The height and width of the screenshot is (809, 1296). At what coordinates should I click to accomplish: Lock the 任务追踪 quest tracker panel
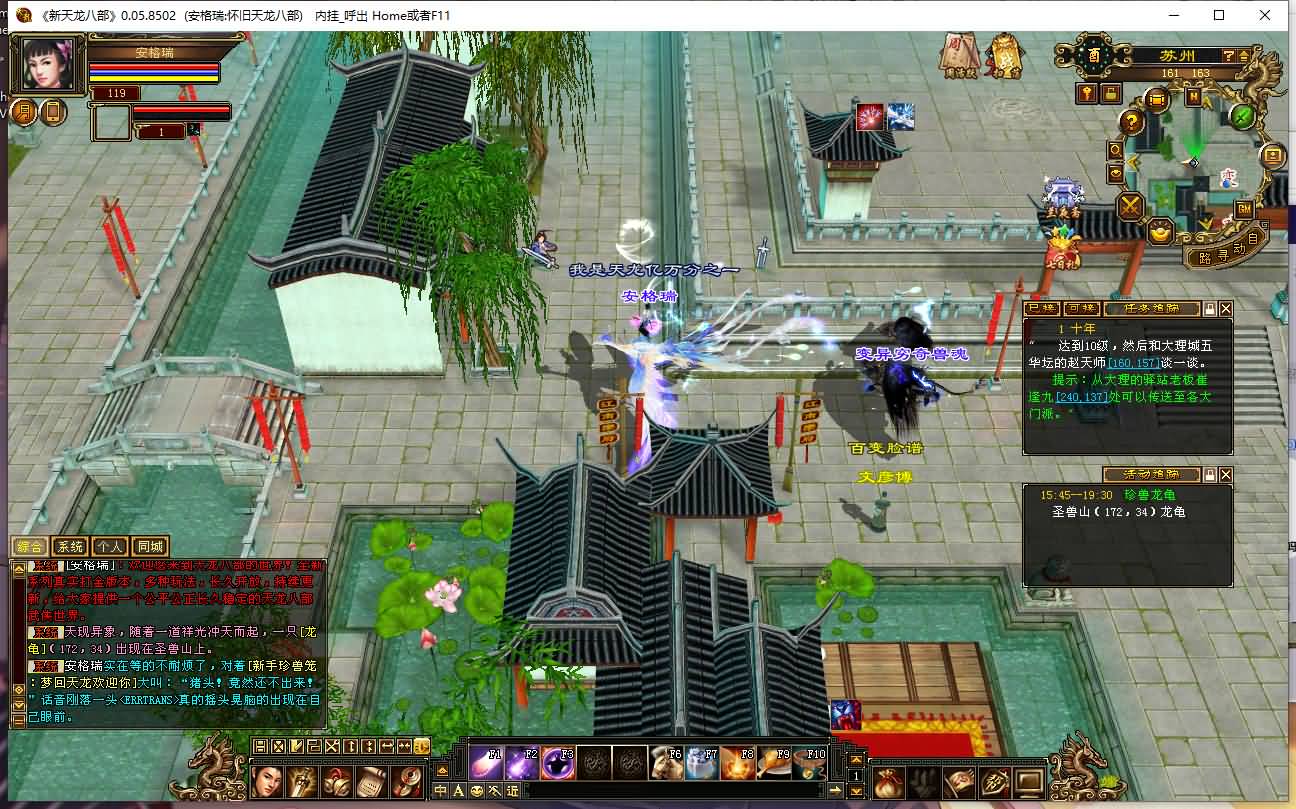click(x=1212, y=306)
